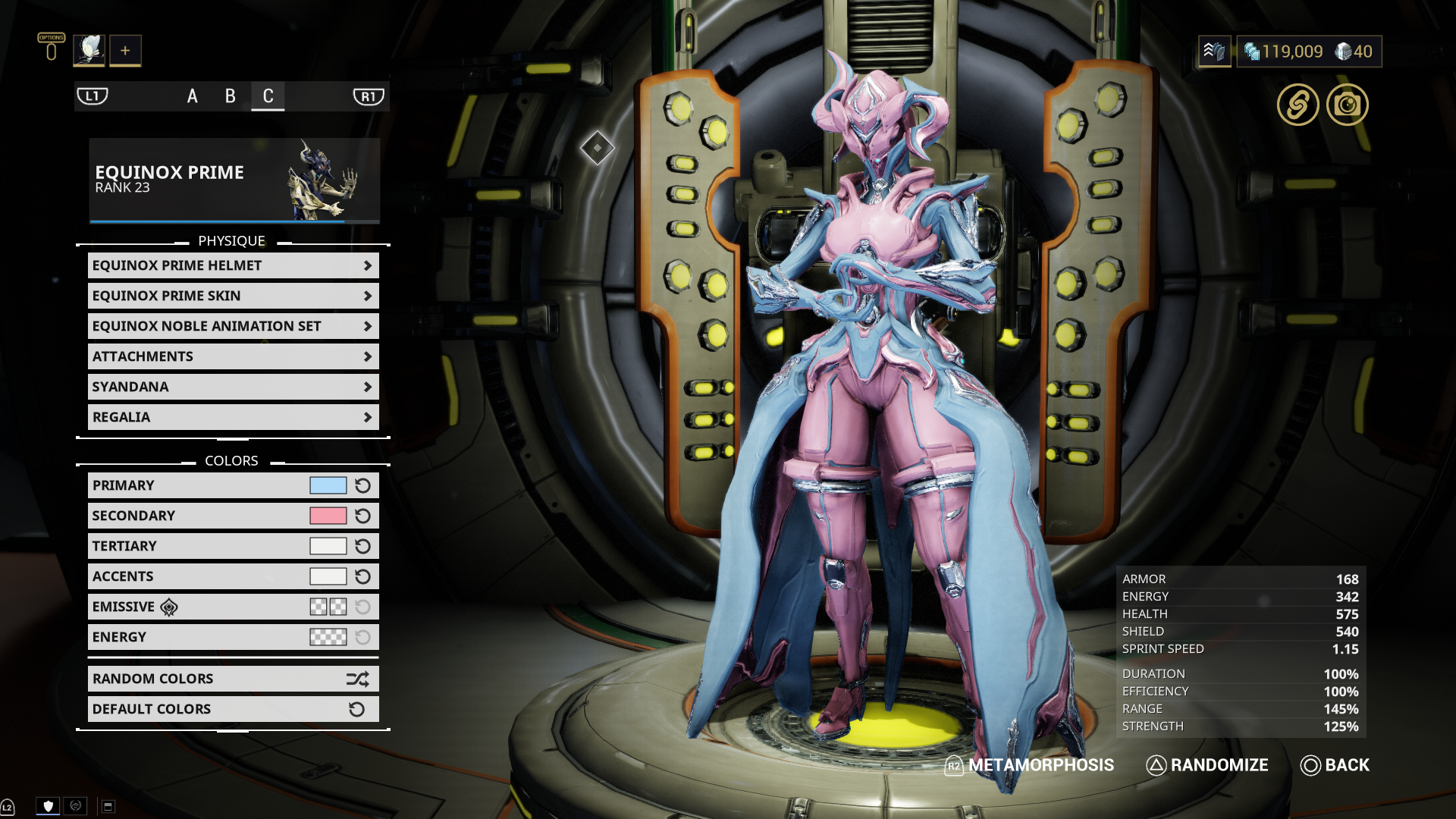Change the Secondary pink color swatch
The image size is (1456, 819).
(328, 516)
